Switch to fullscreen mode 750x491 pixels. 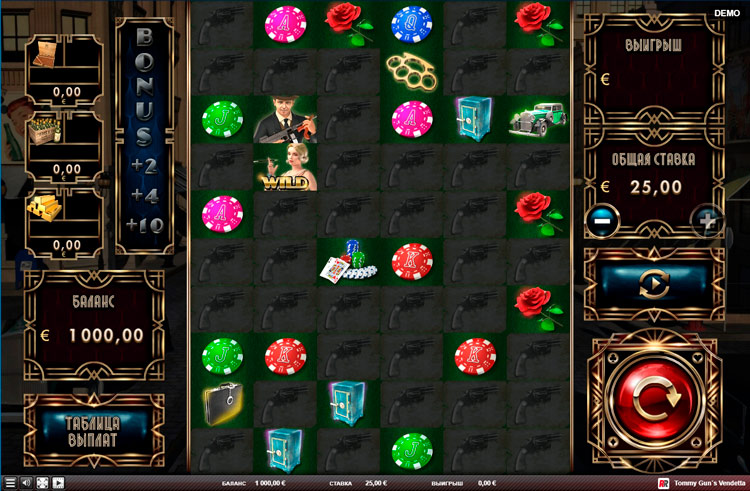42,483
